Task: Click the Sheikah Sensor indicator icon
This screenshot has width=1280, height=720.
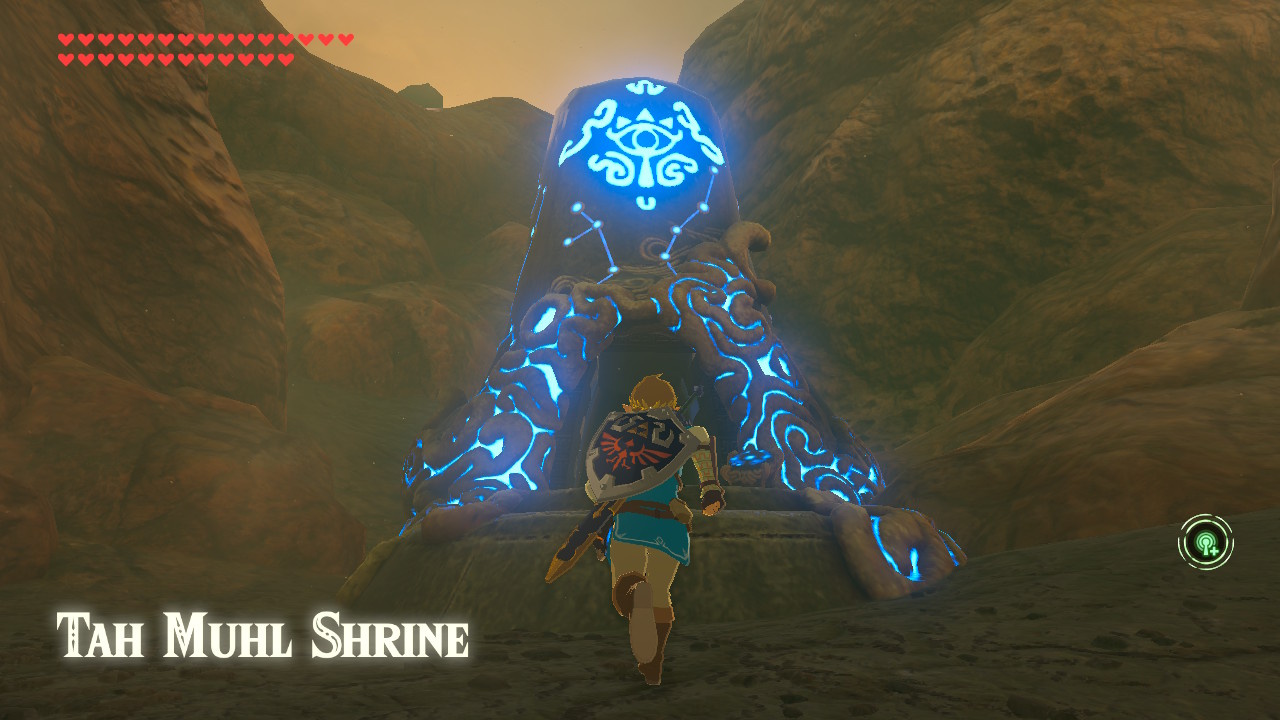Action: (1207, 541)
